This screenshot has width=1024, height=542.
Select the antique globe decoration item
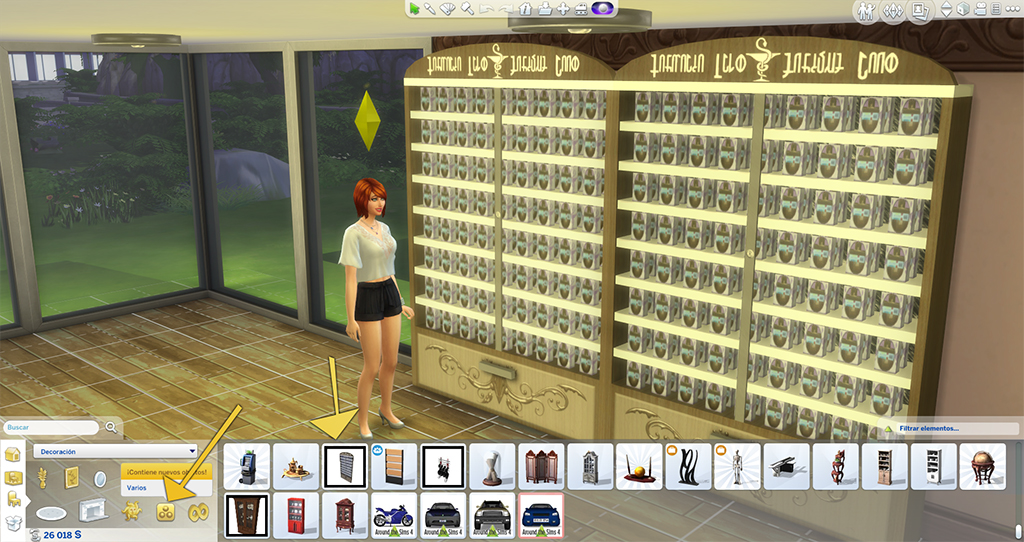coord(982,466)
